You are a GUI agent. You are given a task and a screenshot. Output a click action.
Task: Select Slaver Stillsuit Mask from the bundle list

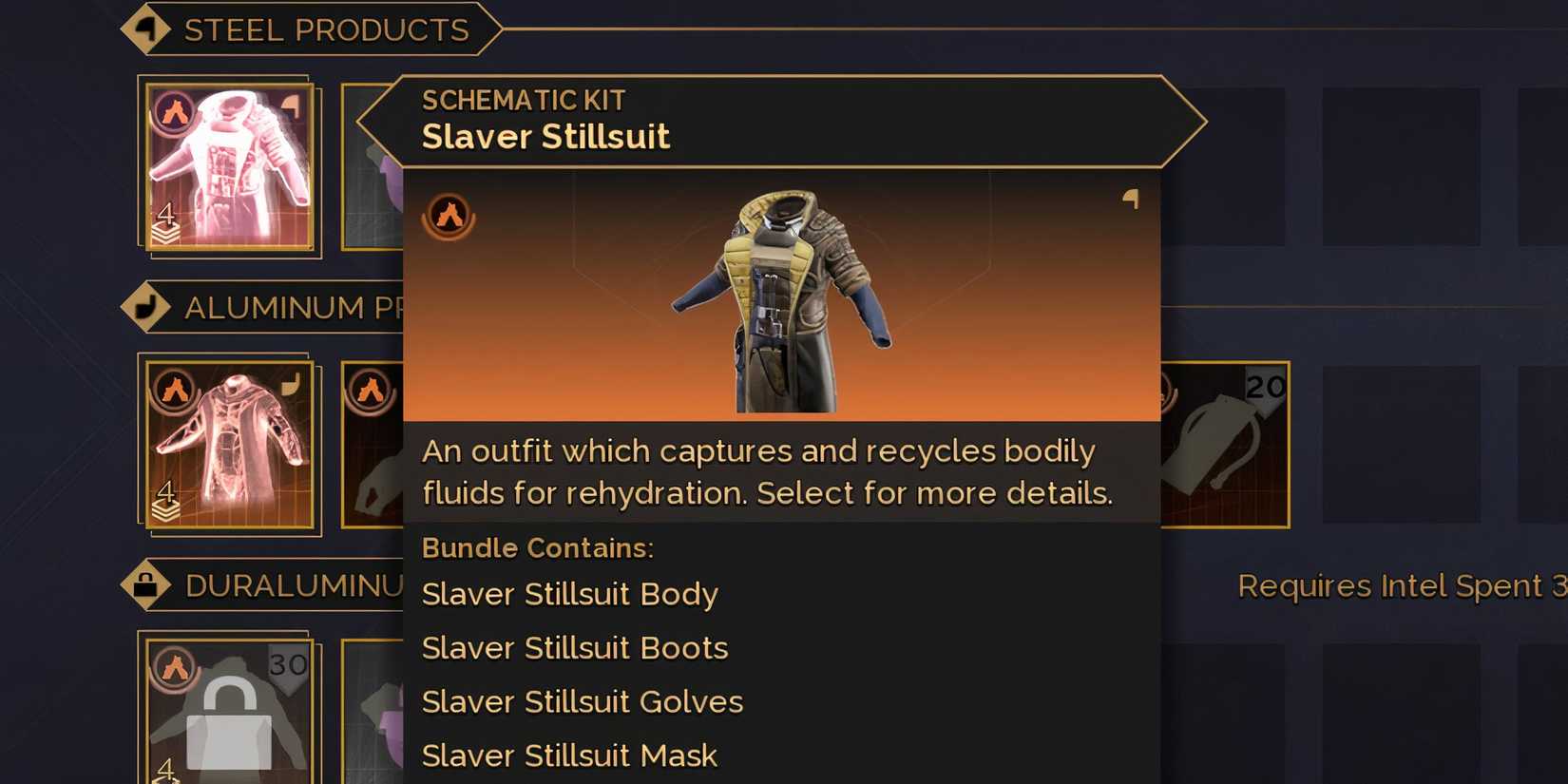tap(568, 754)
